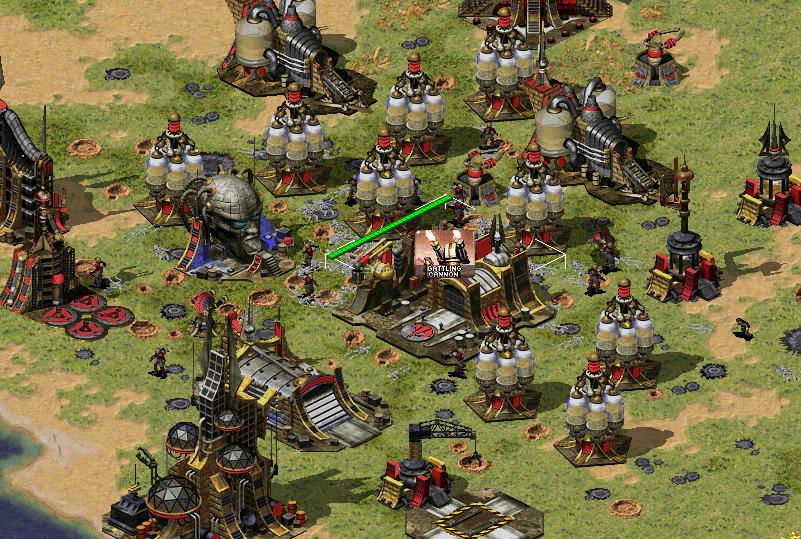
Task: Click the Gattling Cannon production icon
Action: tap(445, 254)
